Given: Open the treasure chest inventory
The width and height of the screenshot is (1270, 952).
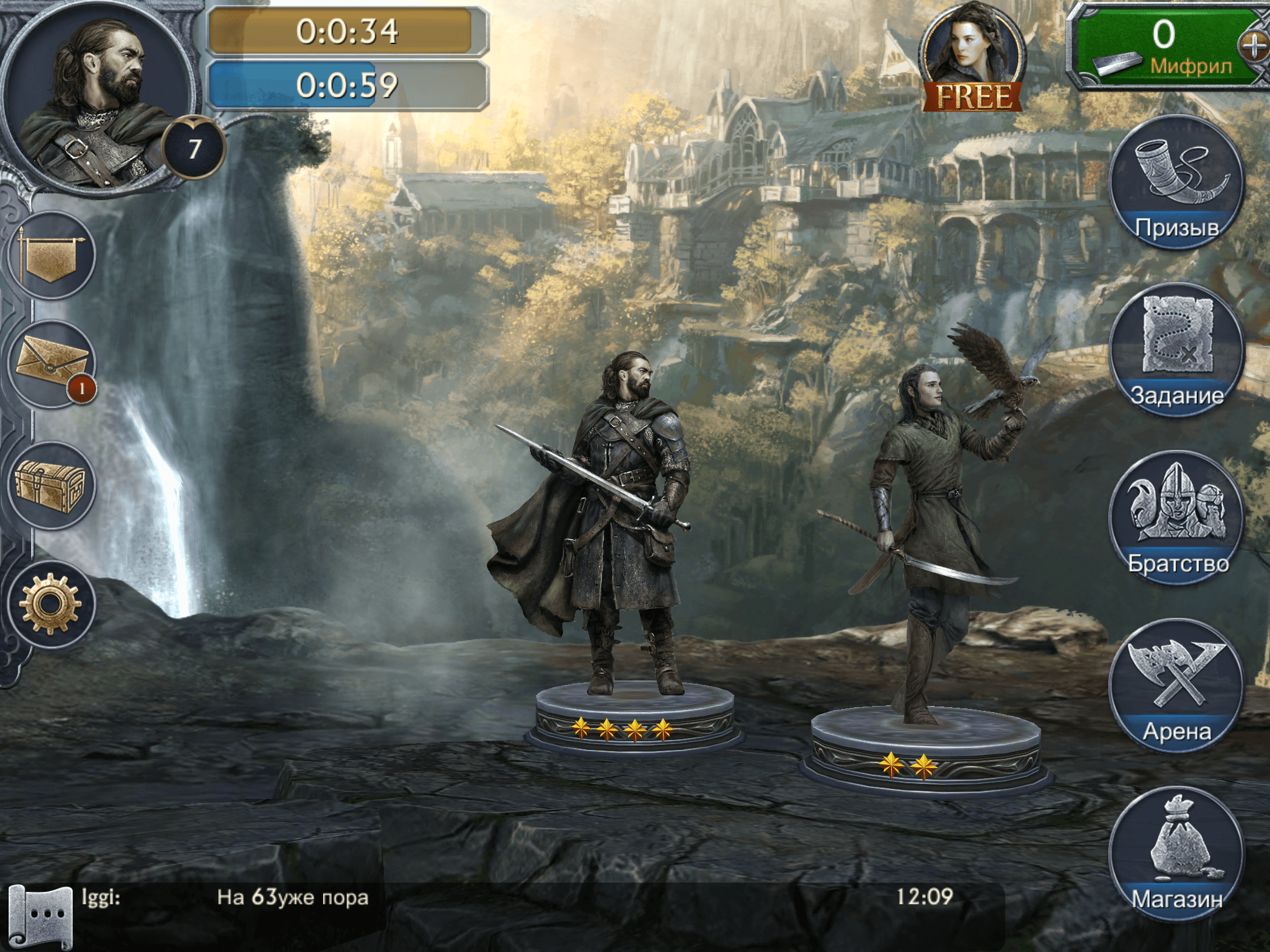Looking at the screenshot, I should 52,486.
